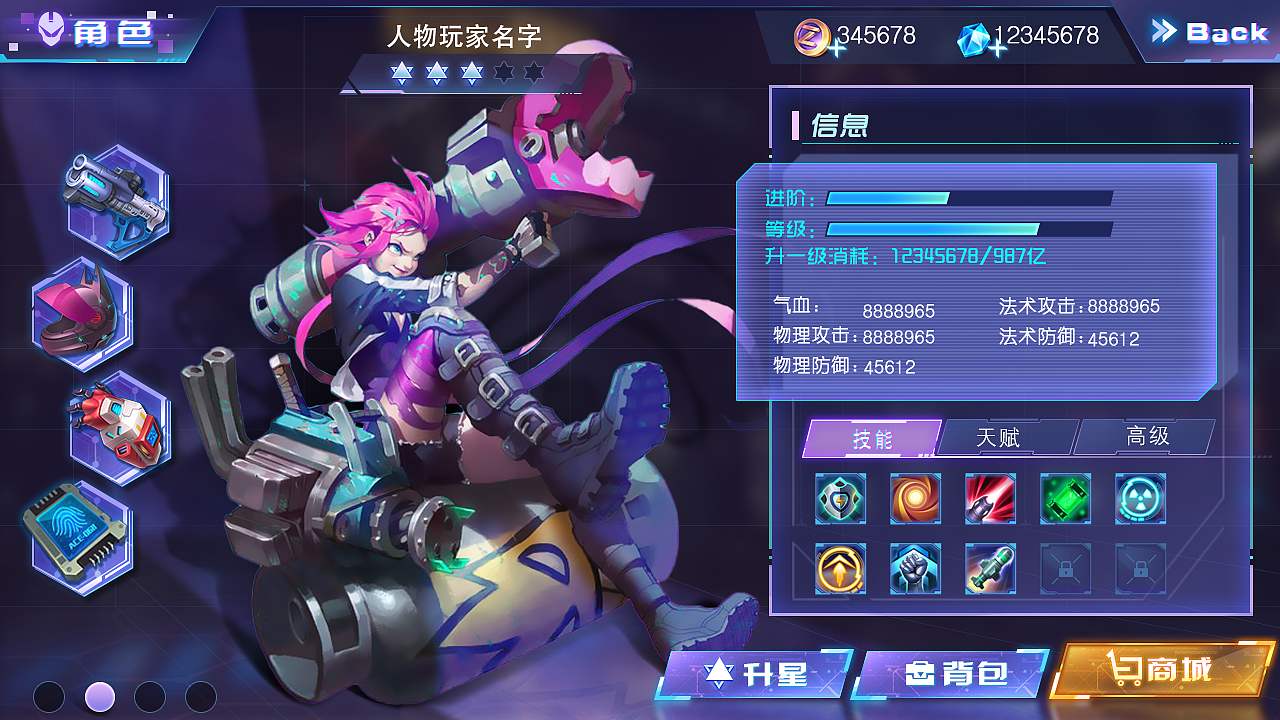Select the shield skill icon
Screen dimensions: 1280x720
(840, 498)
